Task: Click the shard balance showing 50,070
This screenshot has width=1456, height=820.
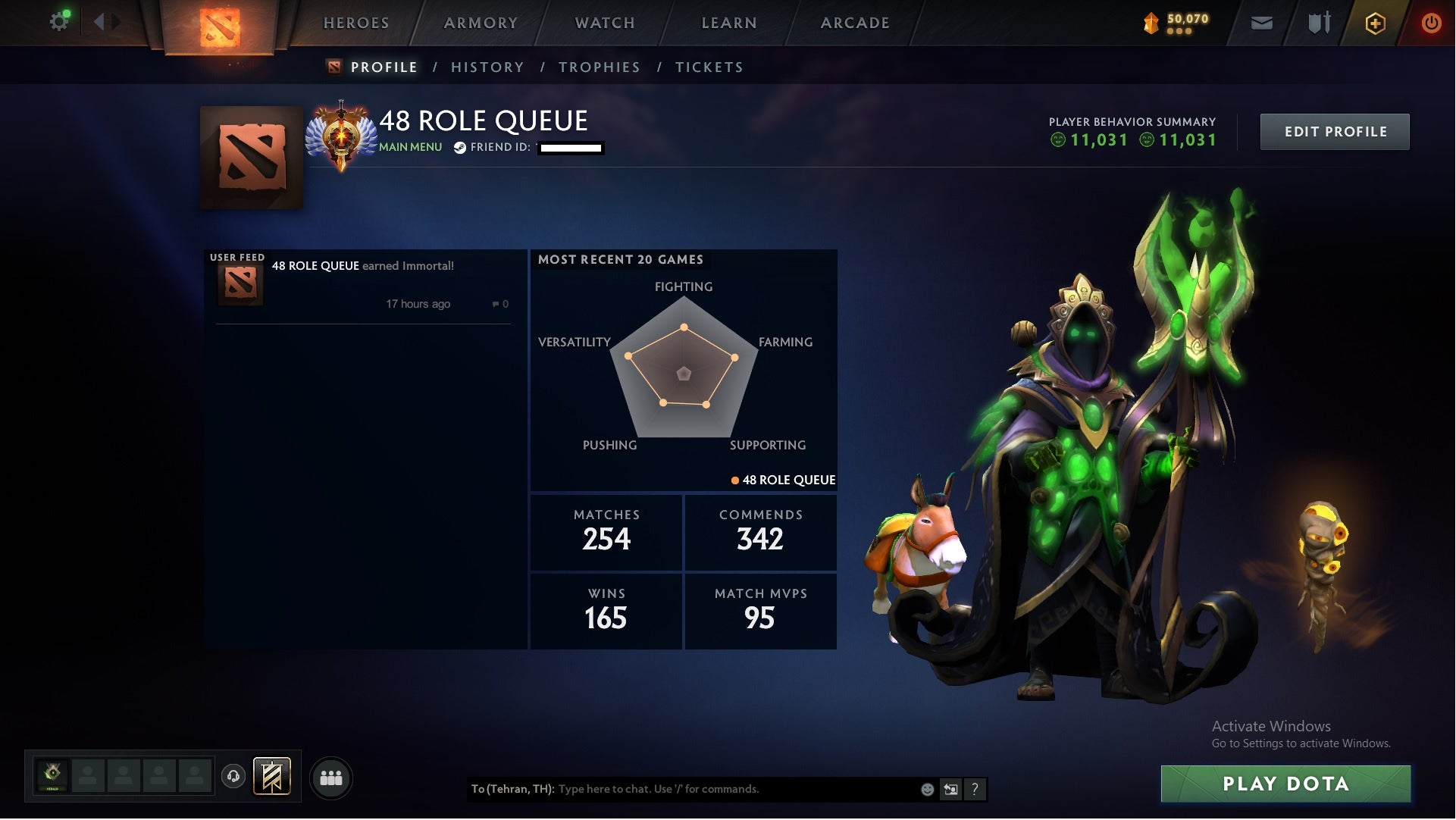Action: 1171,23
